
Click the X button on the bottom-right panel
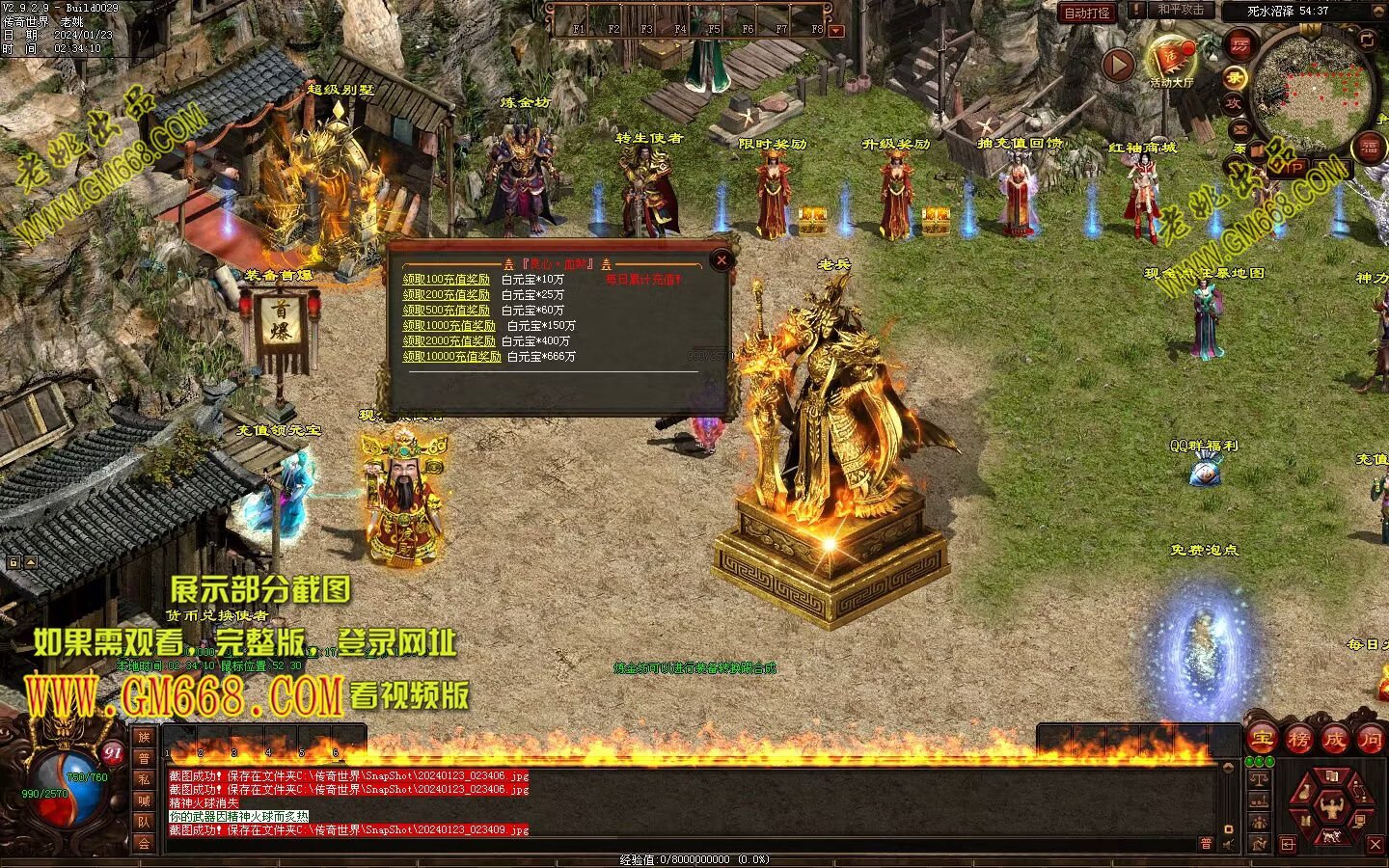(x=1375, y=845)
